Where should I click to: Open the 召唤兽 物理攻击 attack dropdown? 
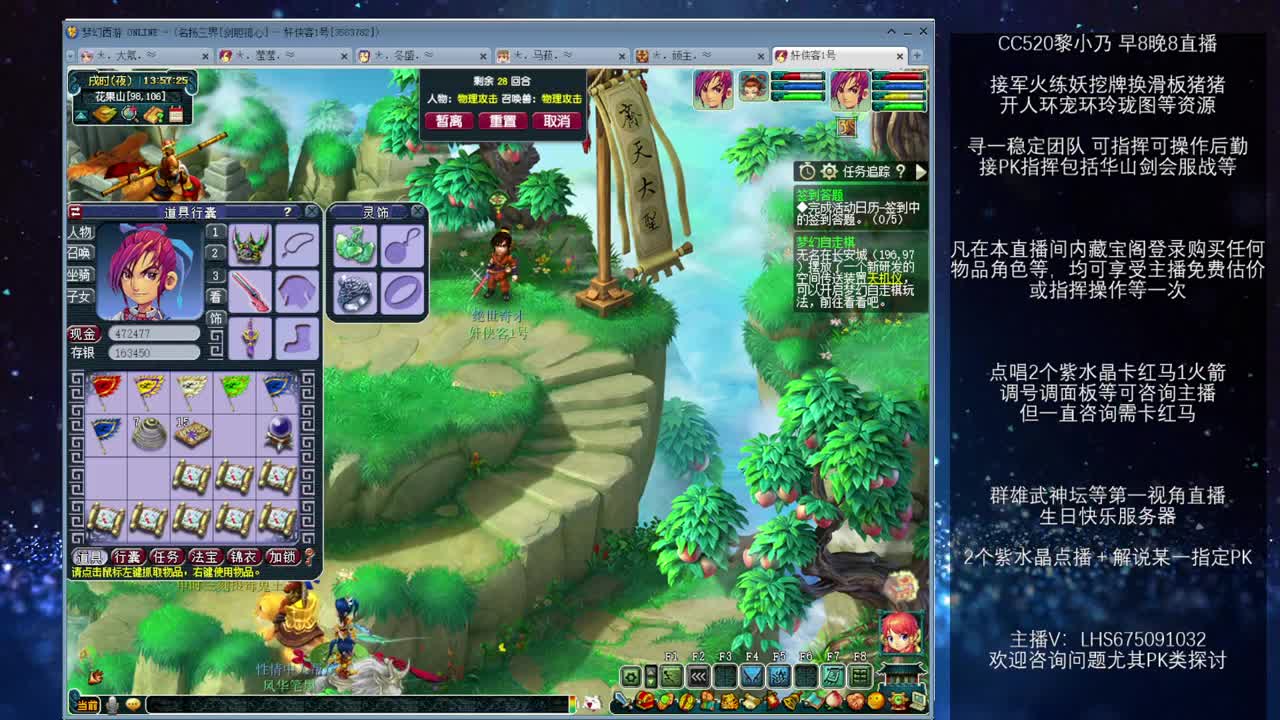(x=560, y=99)
